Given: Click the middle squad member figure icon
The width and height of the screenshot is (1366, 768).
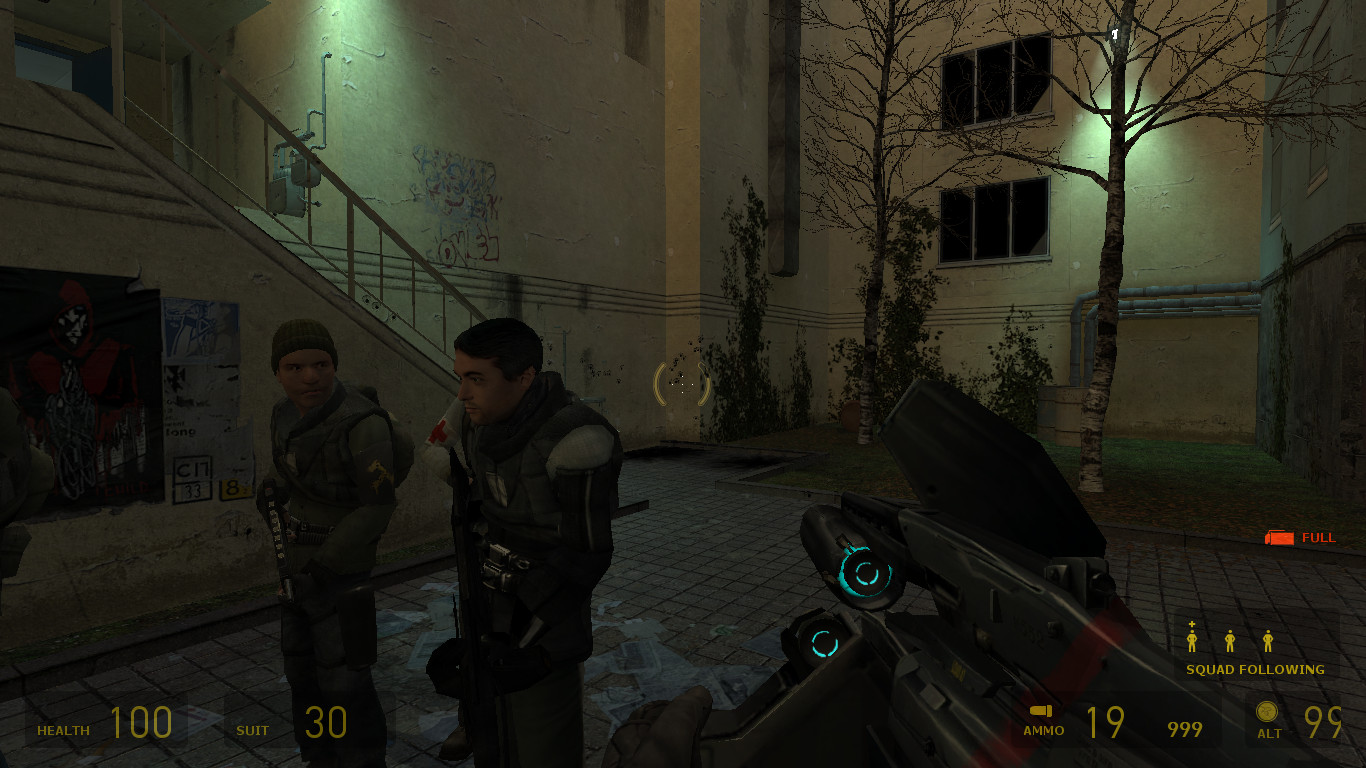Looking at the screenshot, I should (1230, 640).
